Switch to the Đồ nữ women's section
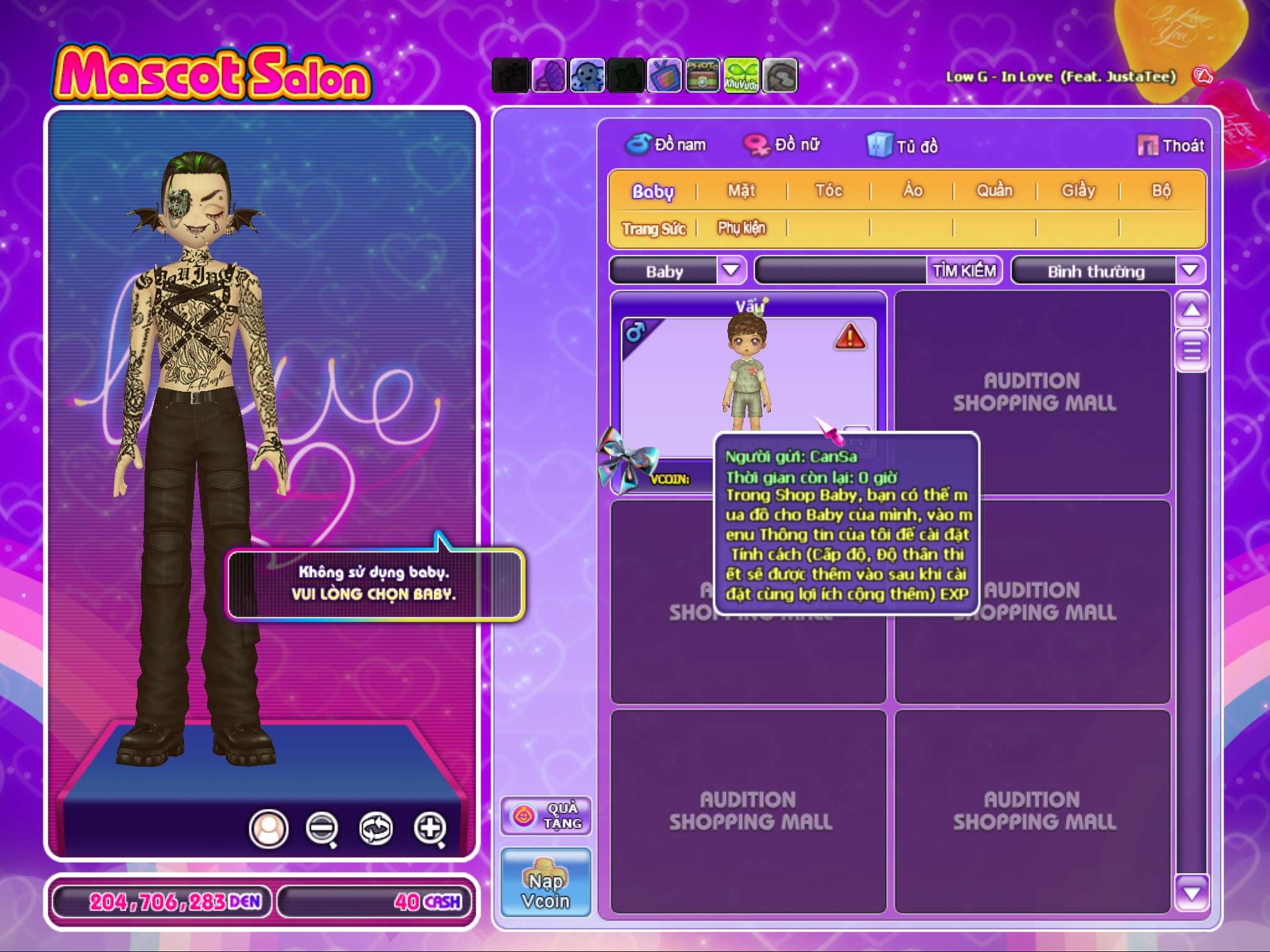Viewport: 1270px width, 952px height. [782, 145]
